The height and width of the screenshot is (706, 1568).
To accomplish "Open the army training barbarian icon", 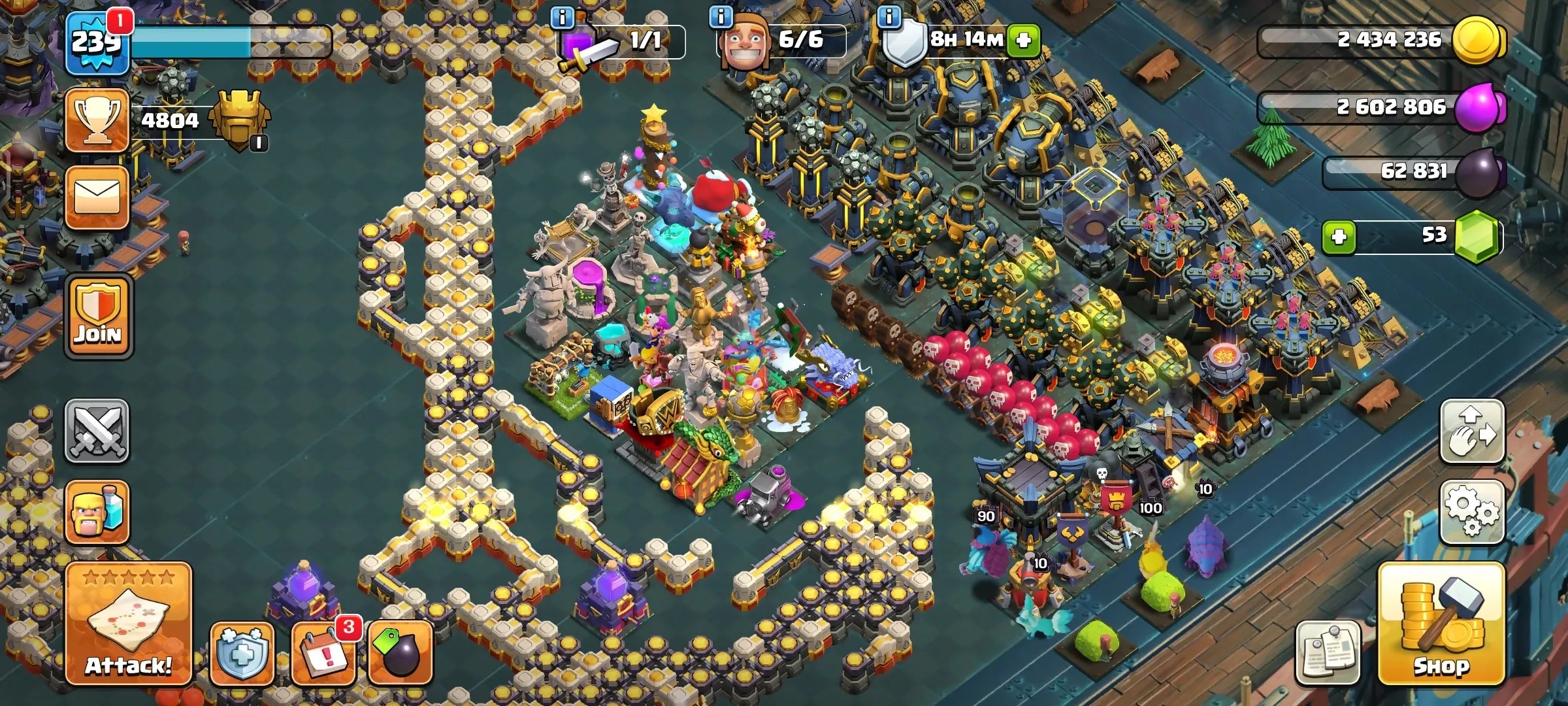I will [x=97, y=512].
